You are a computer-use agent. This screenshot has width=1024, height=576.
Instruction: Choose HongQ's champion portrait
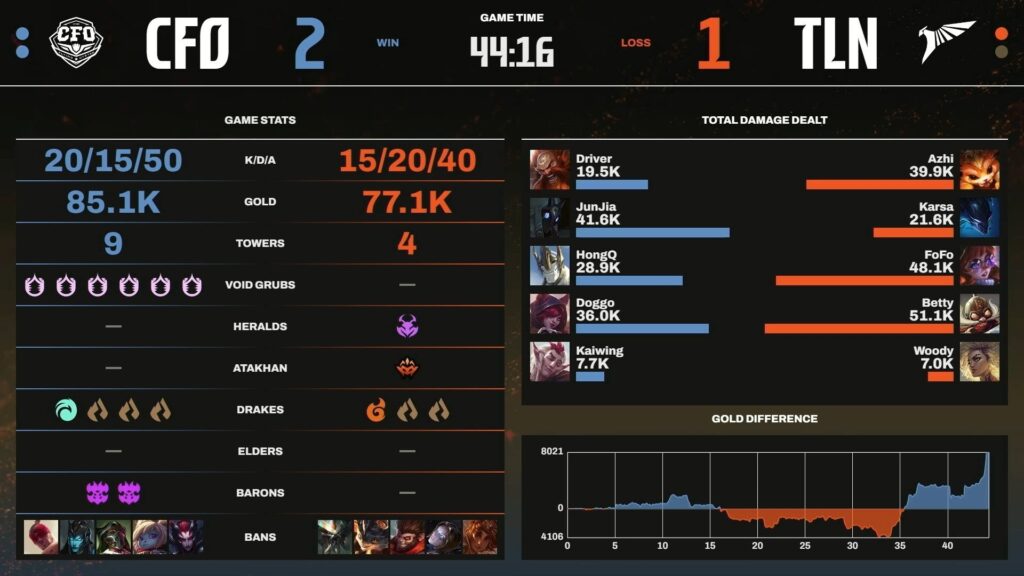tap(549, 265)
